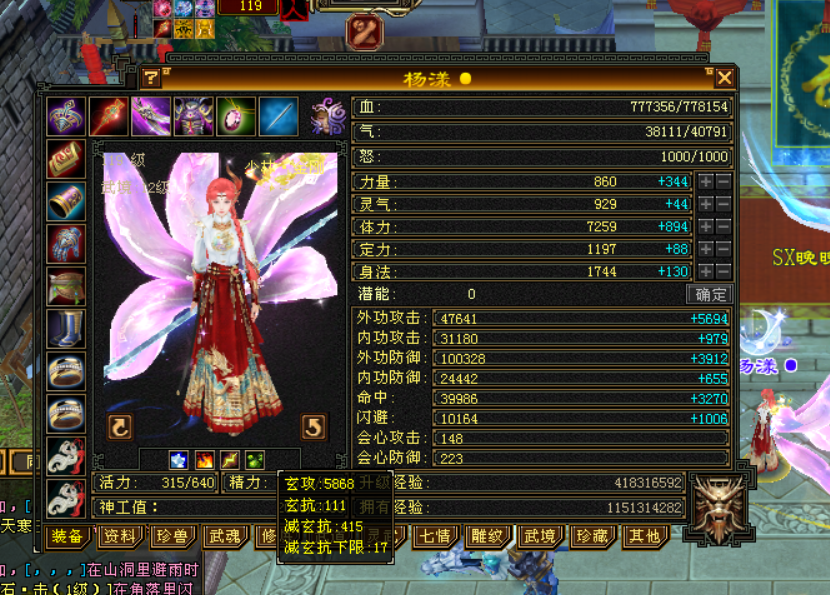830x595 pixels.
Task: Click the purple helmet equipment slot
Action: 193,116
